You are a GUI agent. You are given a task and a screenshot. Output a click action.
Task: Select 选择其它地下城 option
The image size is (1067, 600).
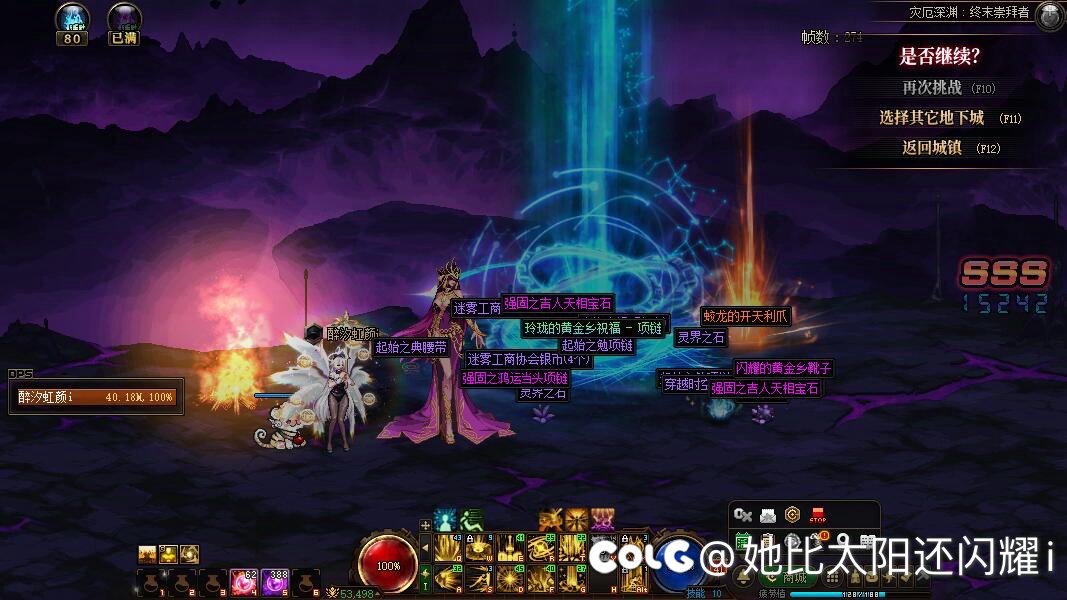931,118
